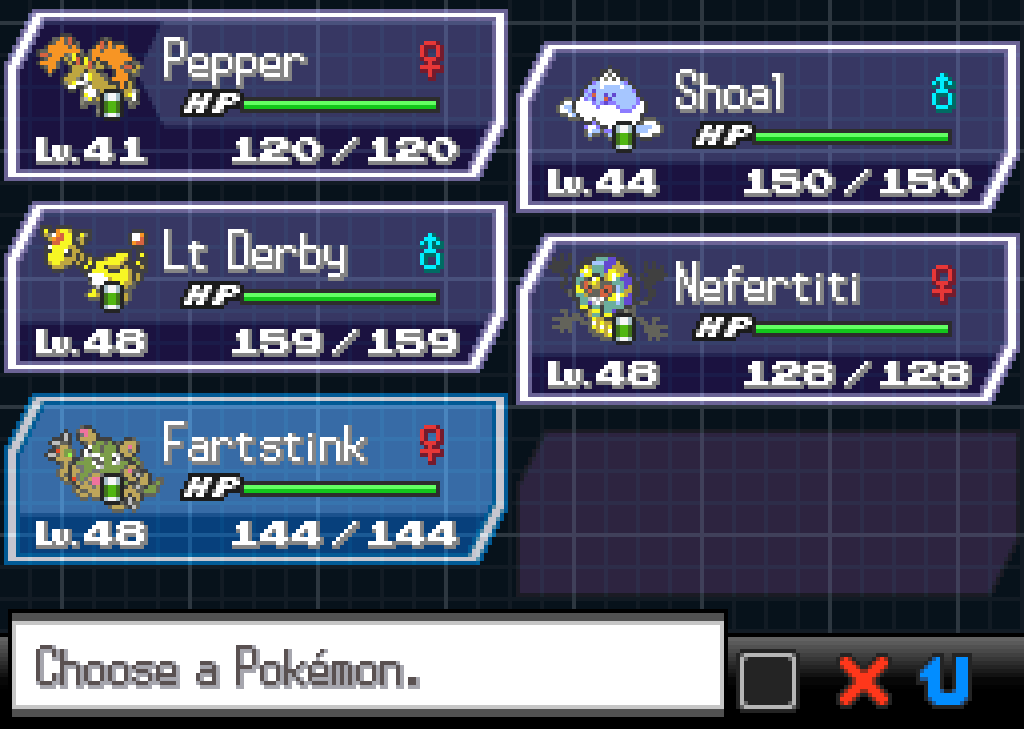Select Pepper from the party
The height and width of the screenshot is (729, 1024).
[x=255, y=96]
